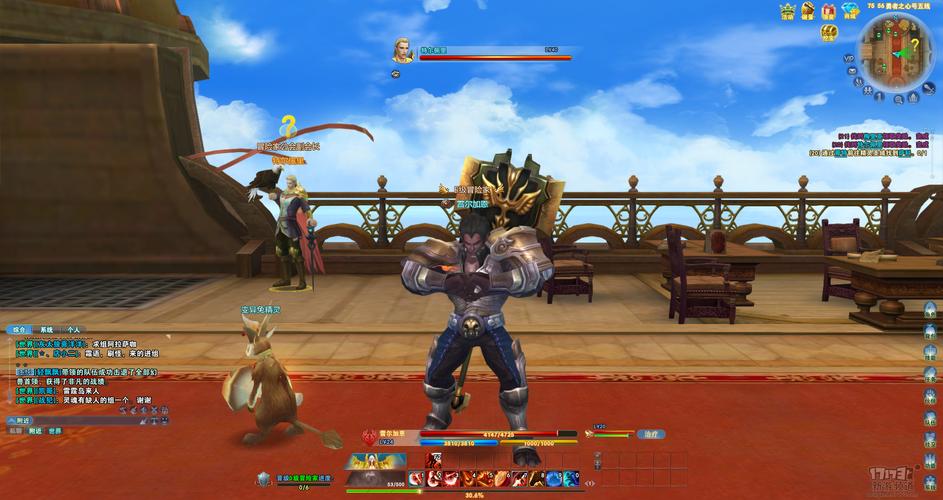The width and height of the screenshot is (943, 500).
Task: Choose the 世界 chat channel button
Action: (55, 431)
